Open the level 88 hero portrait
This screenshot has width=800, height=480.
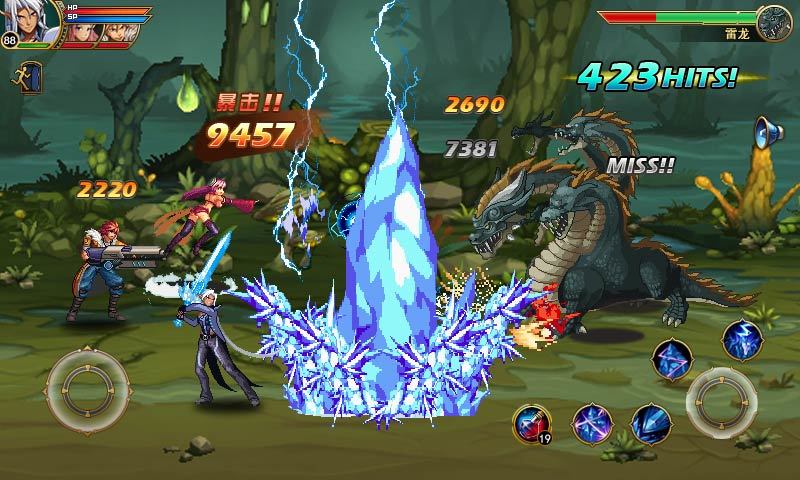click(27, 23)
